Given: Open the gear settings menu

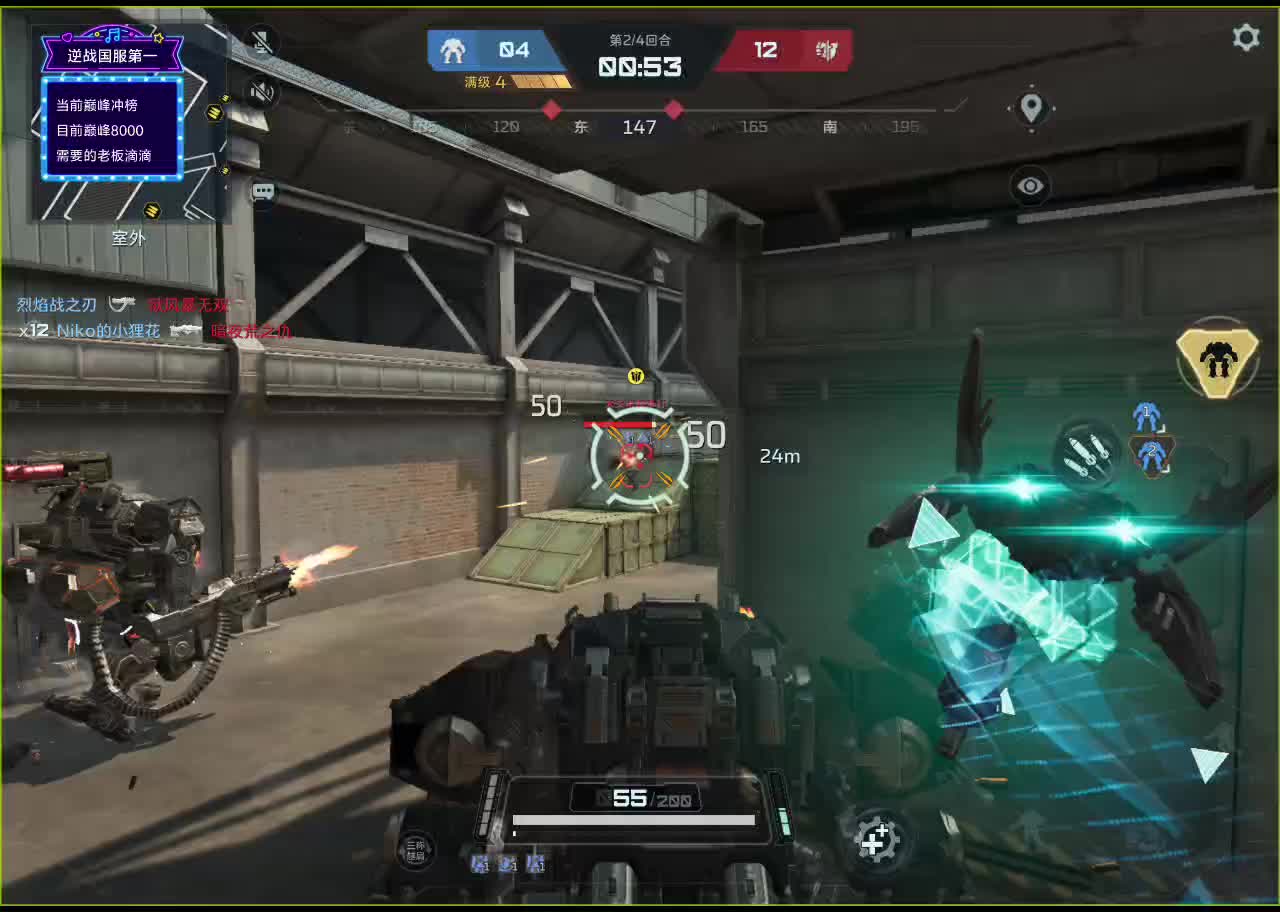Looking at the screenshot, I should tap(1245, 38).
